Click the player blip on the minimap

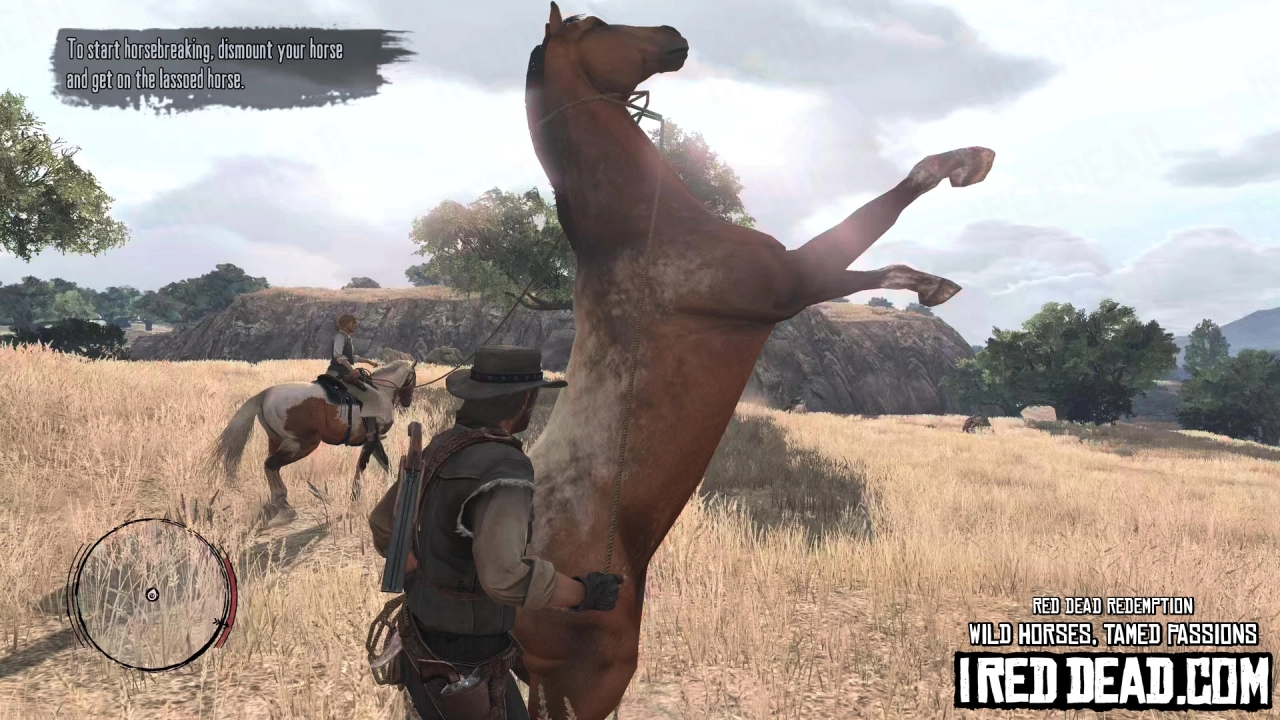tap(153, 594)
